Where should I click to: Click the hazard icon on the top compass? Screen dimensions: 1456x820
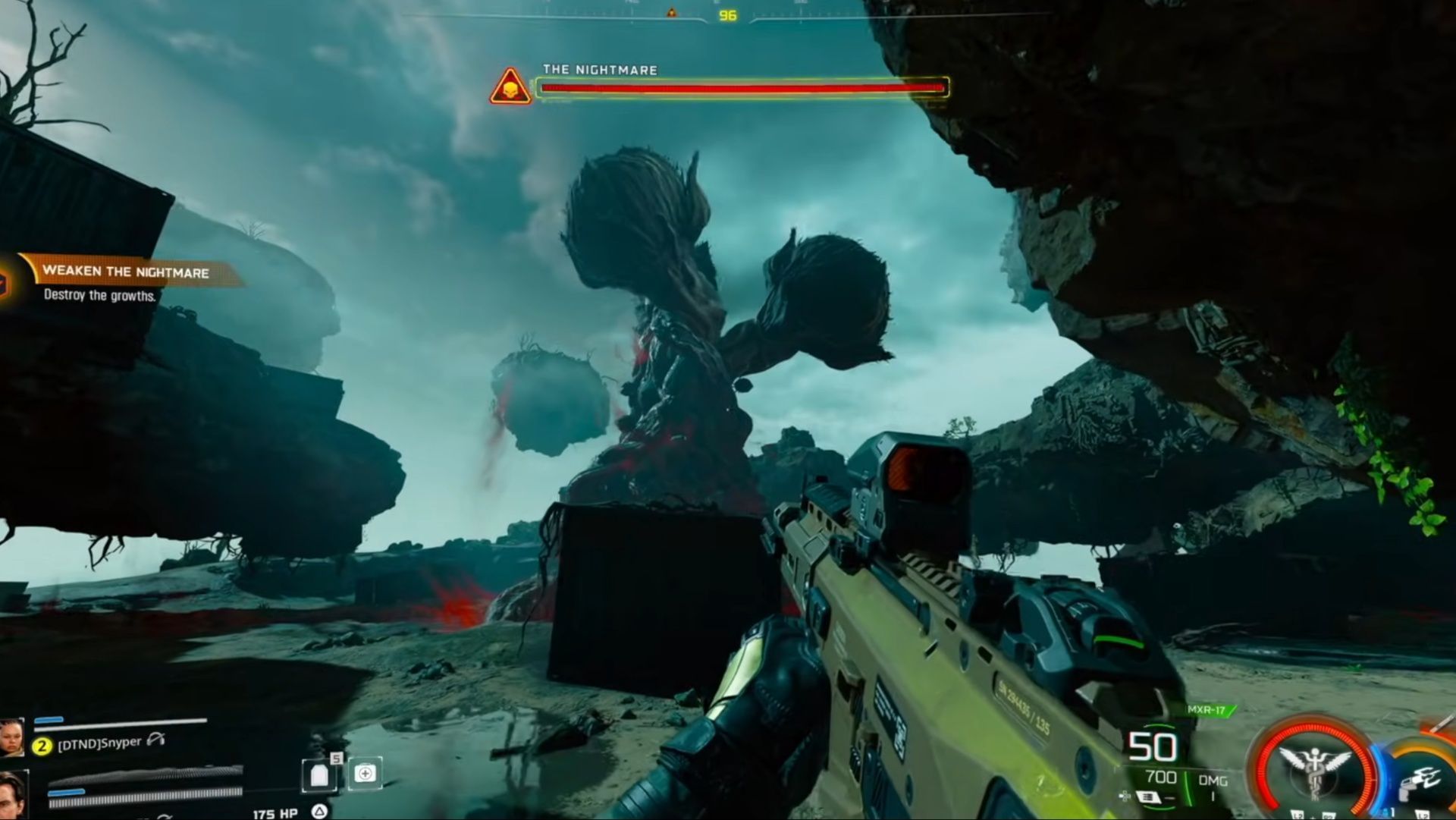(x=670, y=11)
